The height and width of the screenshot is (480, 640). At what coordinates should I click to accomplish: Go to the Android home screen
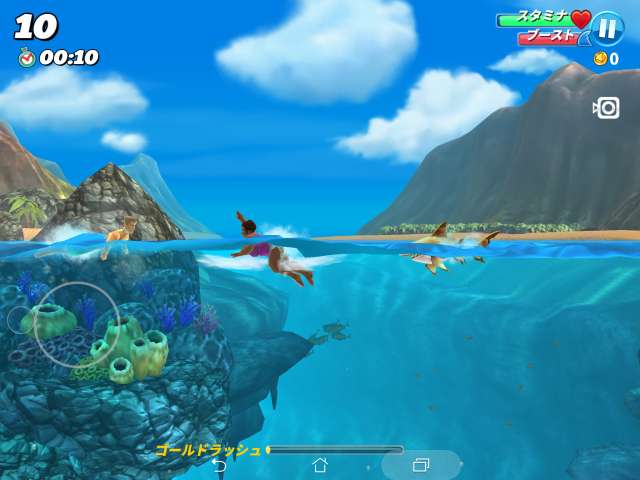point(320,465)
